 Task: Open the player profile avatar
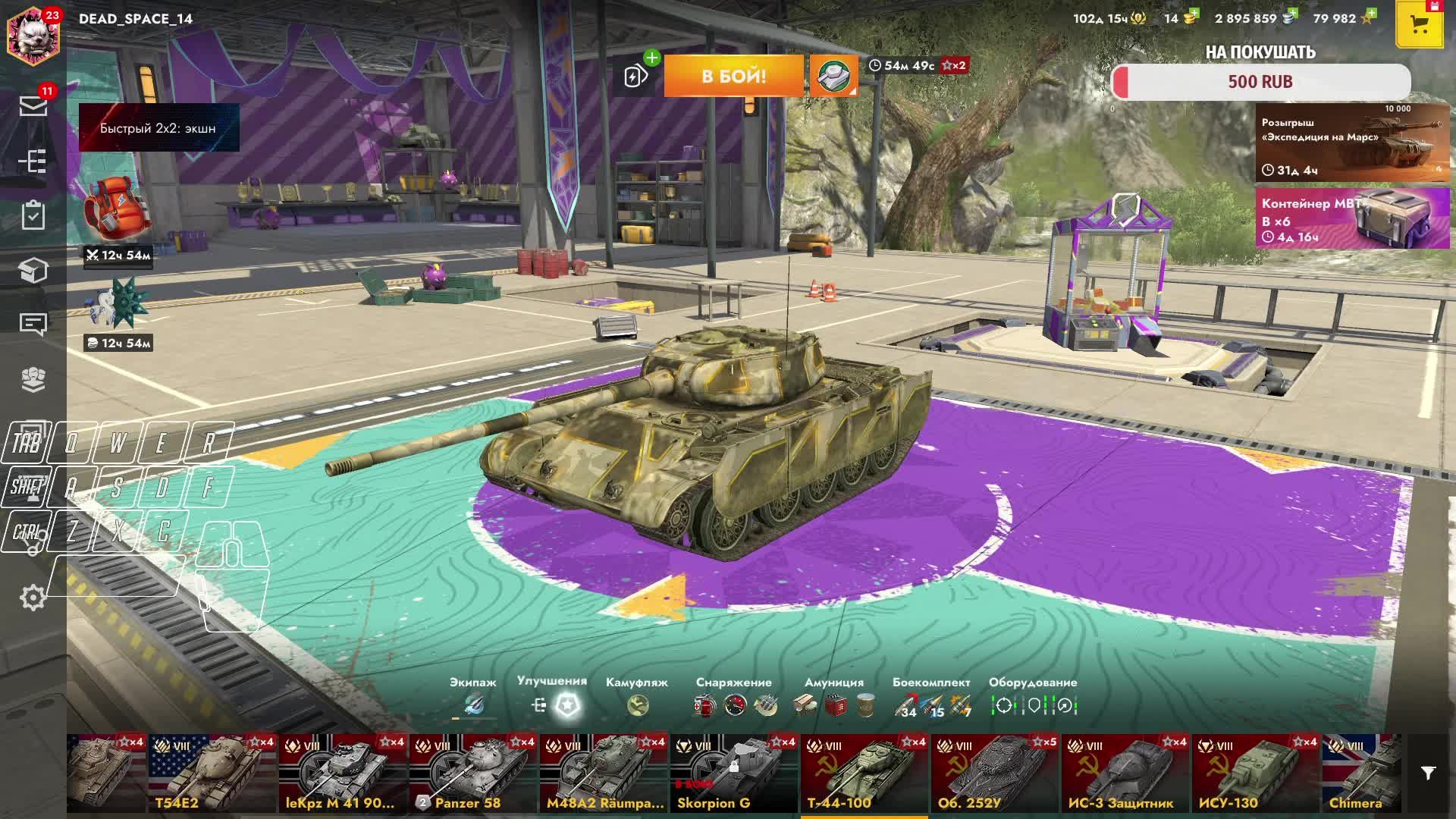click(33, 33)
